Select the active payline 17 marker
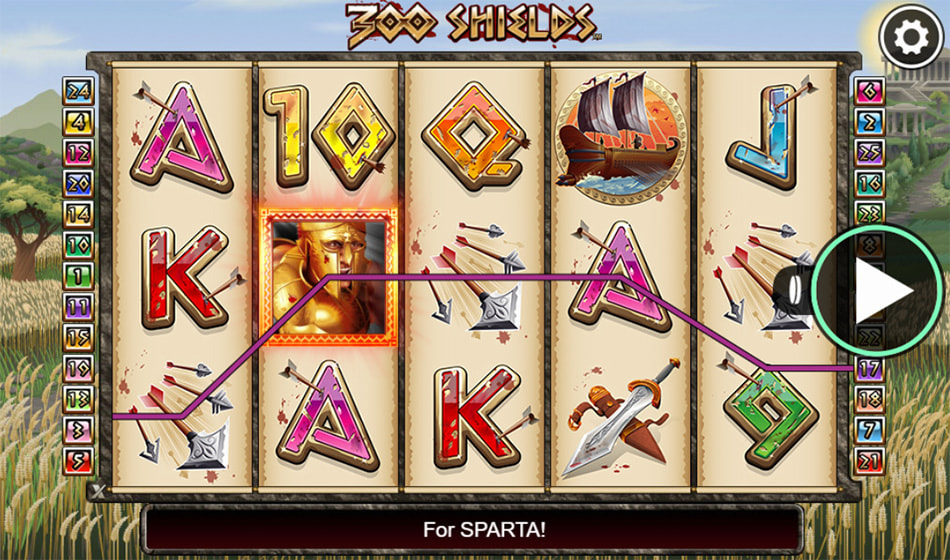950x560 pixels. [x=870, y=369]
